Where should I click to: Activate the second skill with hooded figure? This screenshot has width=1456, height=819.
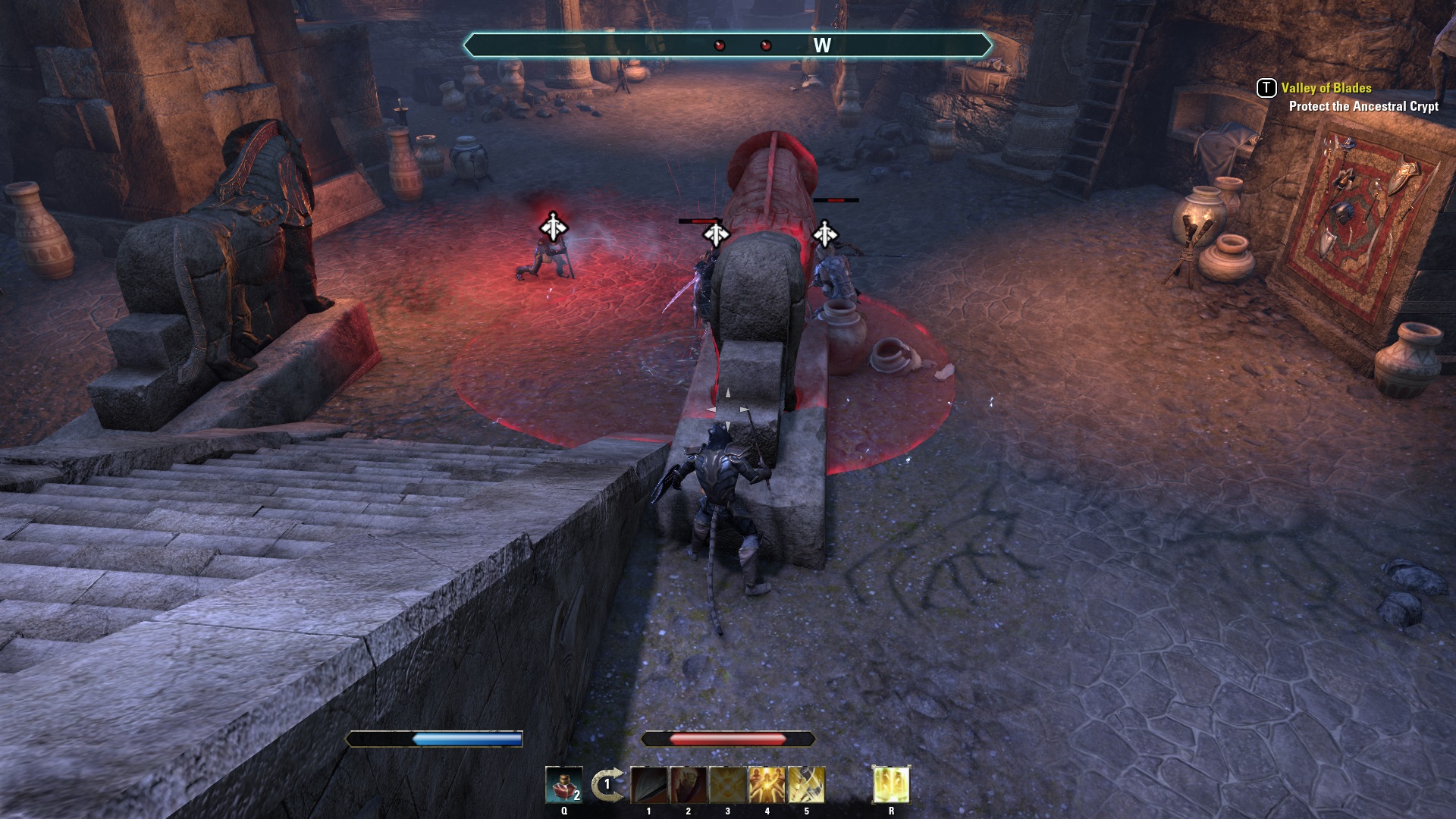tap(688, 785)
